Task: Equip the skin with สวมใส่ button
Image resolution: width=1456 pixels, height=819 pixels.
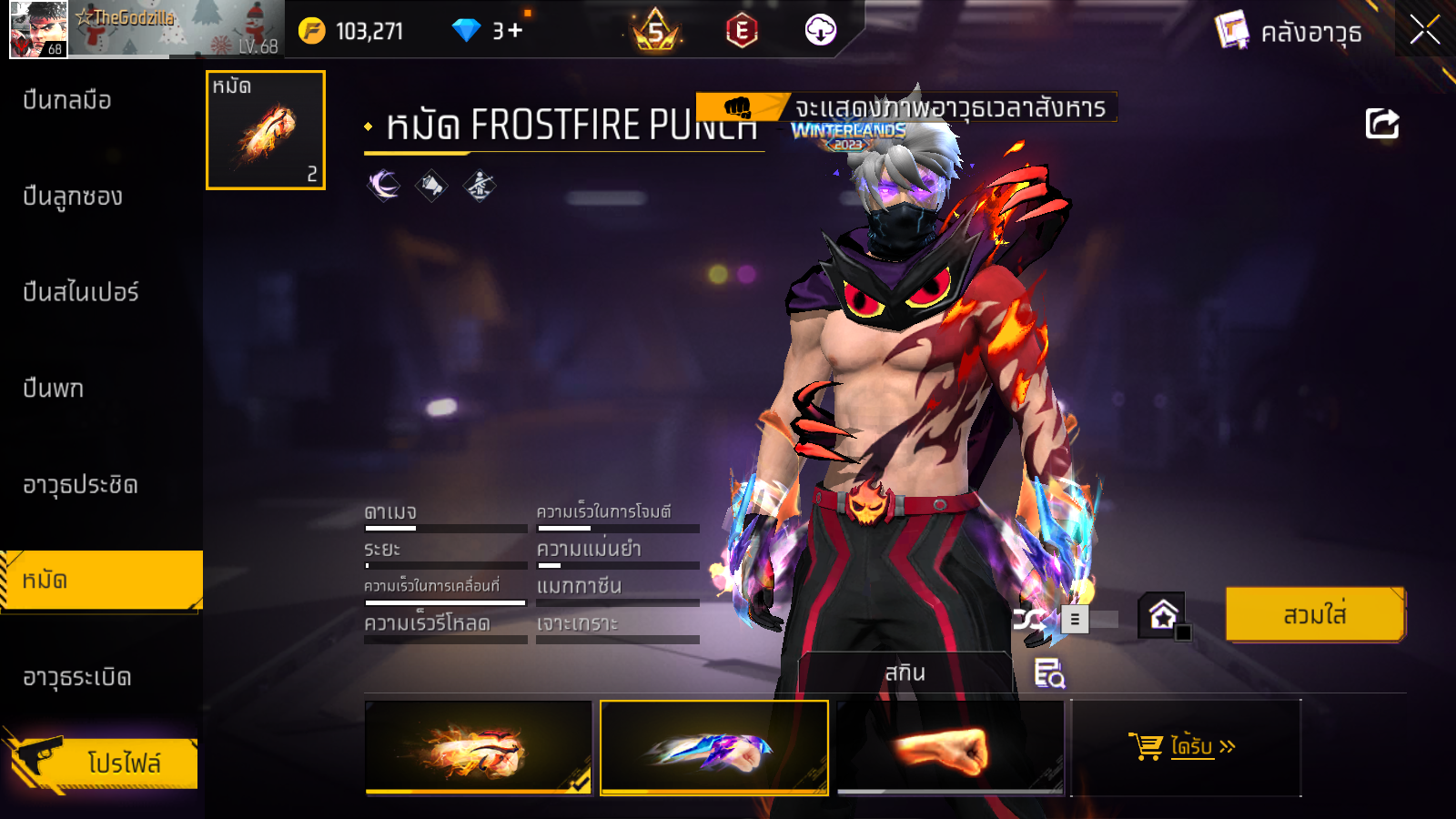Action: pos(1315,615)
